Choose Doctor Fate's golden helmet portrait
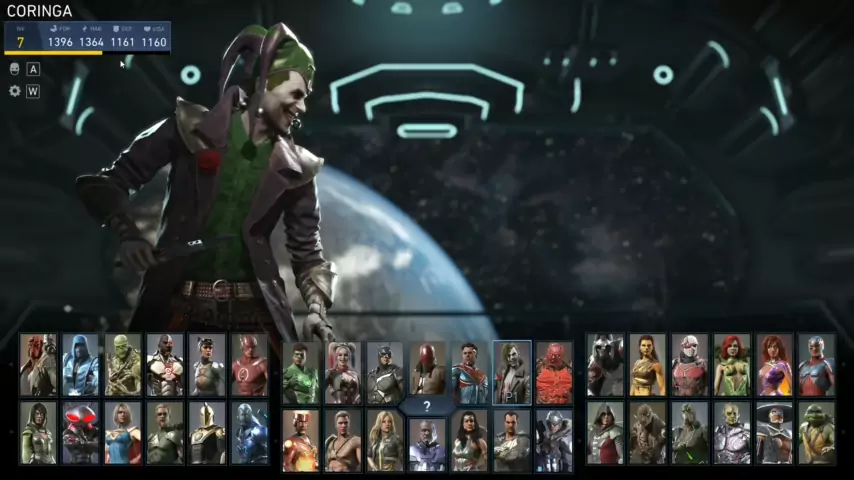 coord(207,433)
